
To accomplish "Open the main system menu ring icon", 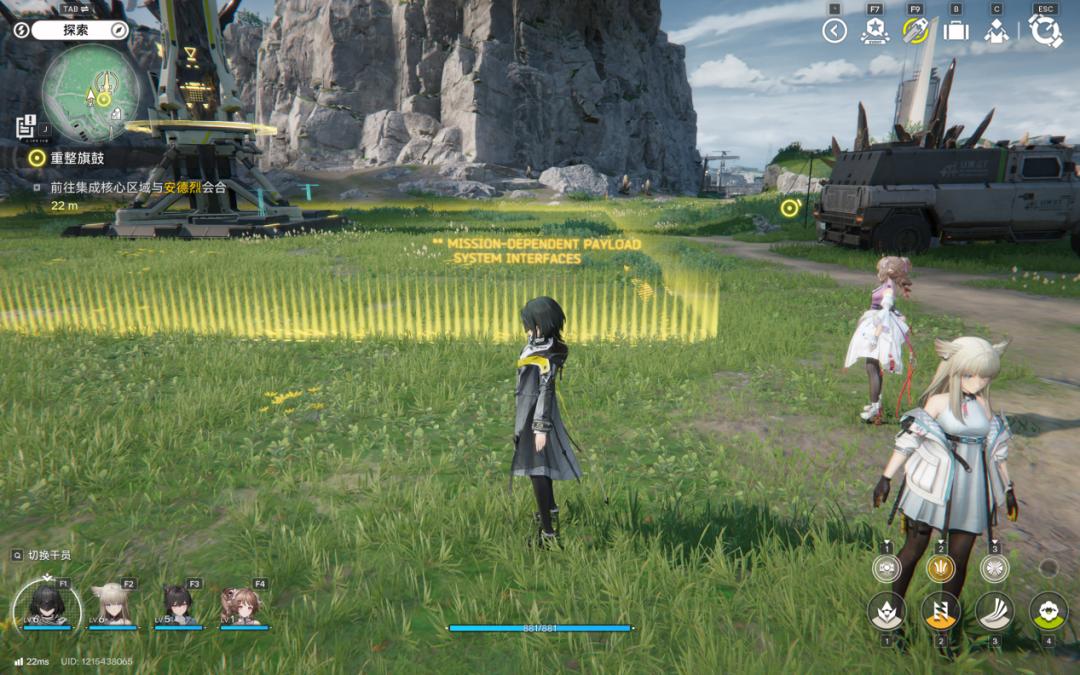I will click(1045, 31).
